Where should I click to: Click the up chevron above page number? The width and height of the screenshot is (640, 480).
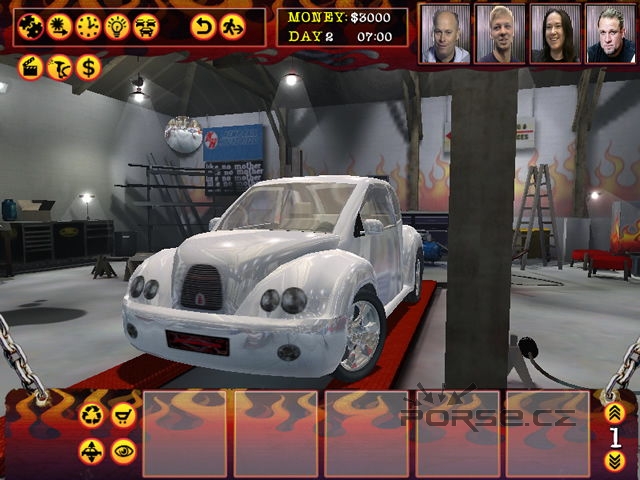(x=614, y=411)
